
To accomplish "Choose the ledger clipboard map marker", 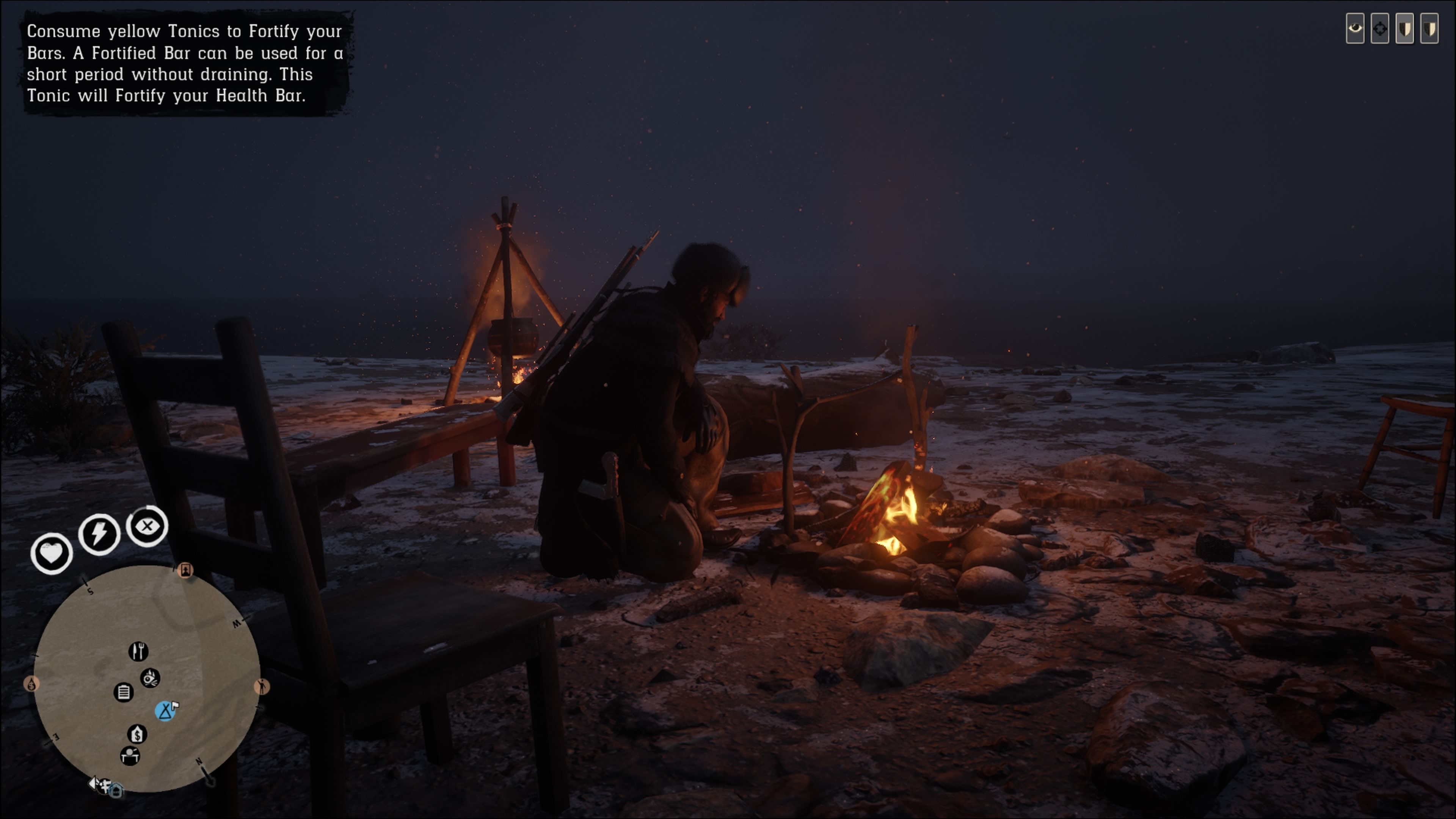I will coord(124,692).
